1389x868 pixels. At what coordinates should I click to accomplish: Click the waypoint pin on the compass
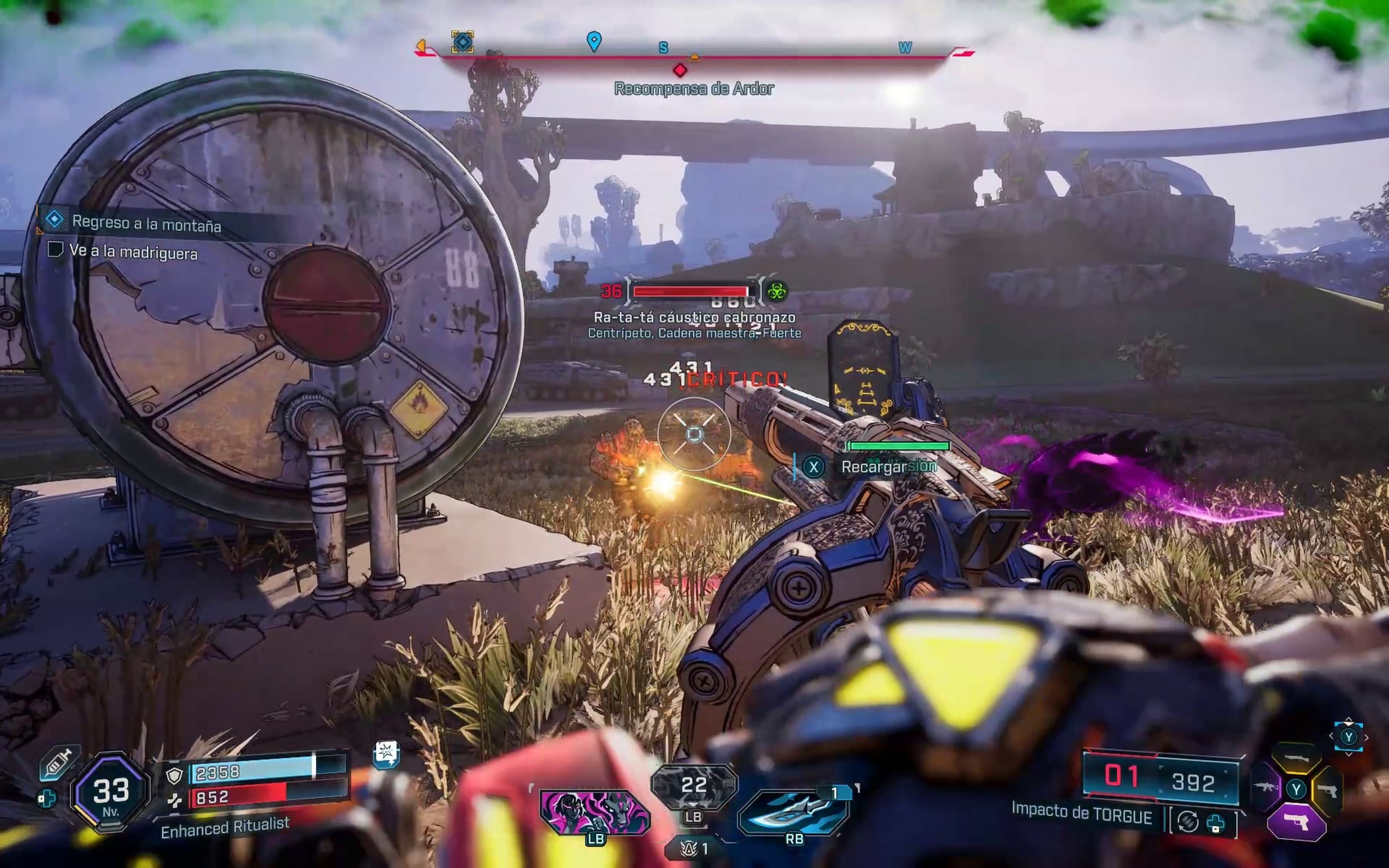tap(594, 41)
